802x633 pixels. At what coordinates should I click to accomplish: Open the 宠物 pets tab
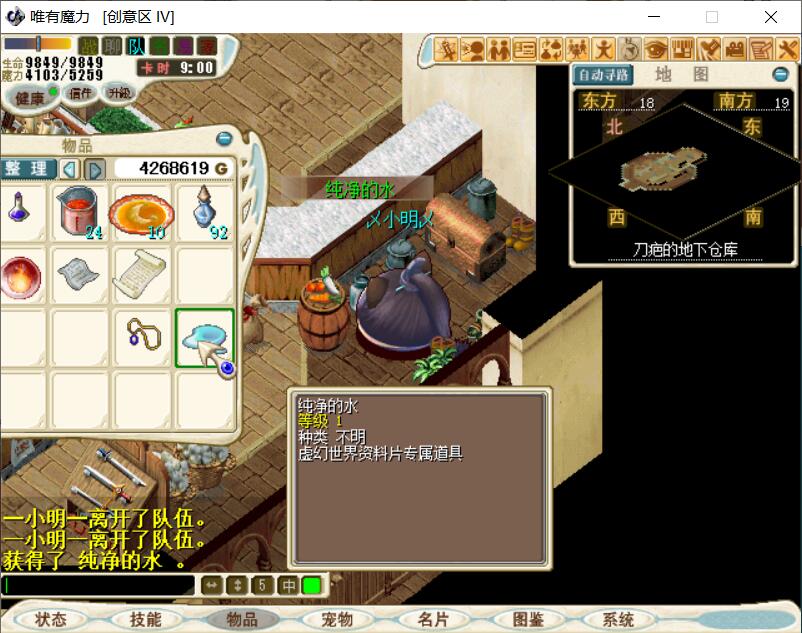[x=337, y=619]
